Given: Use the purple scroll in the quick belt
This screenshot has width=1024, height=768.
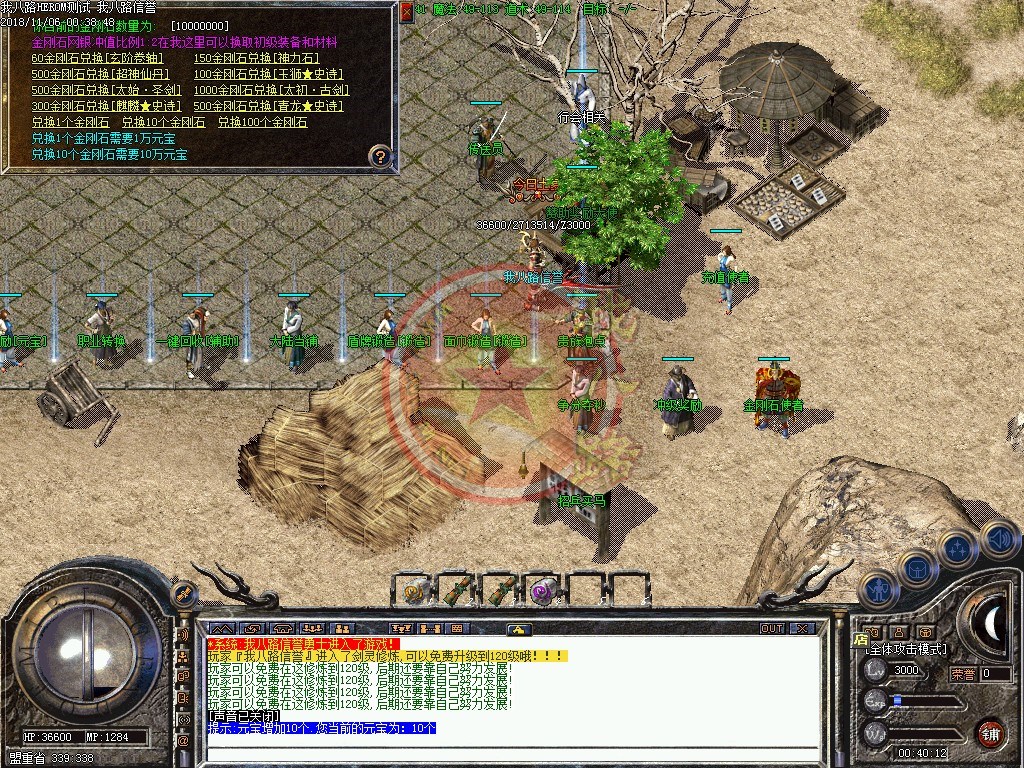Looking at the screenshot, I should pos(543,590).
